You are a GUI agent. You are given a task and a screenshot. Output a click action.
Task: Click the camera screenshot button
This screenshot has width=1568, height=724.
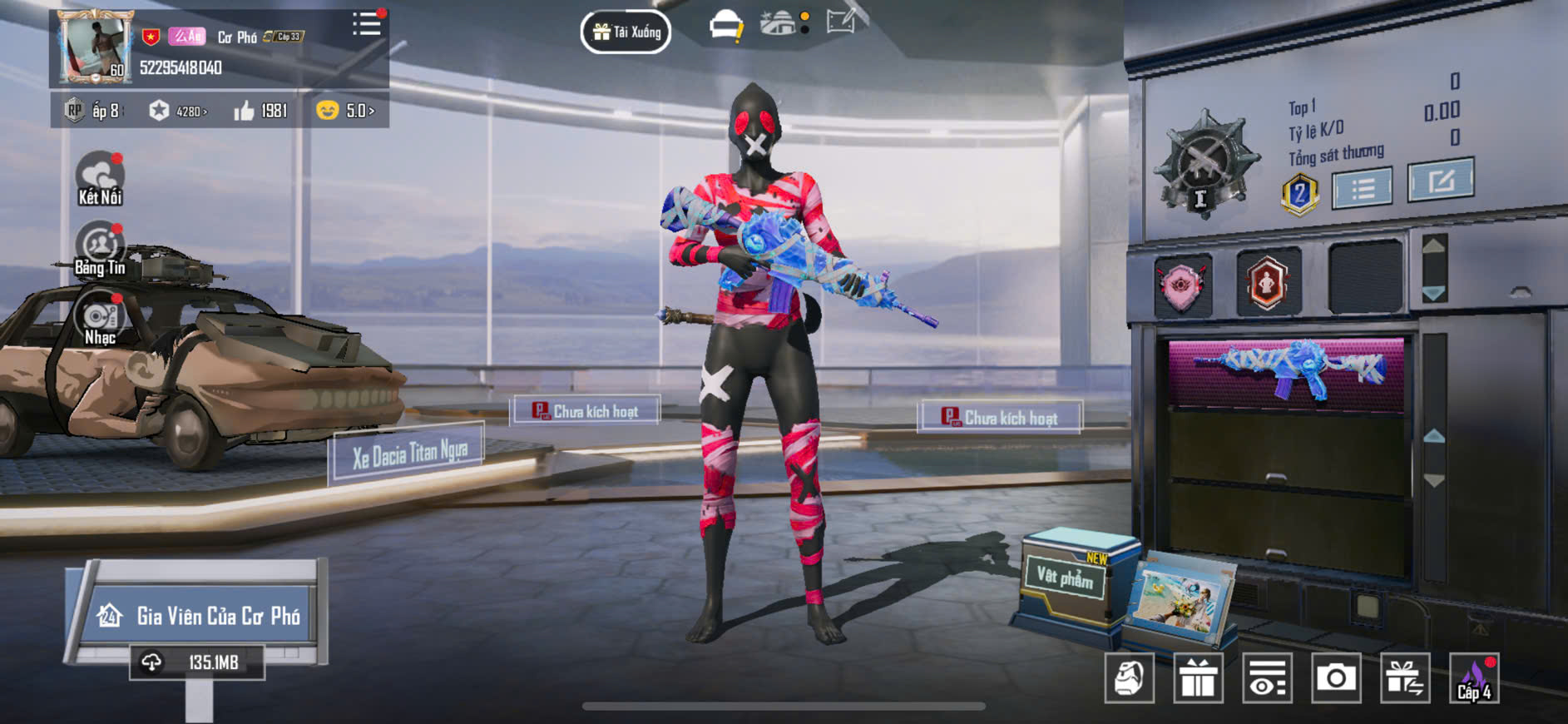pos(1335,678)
